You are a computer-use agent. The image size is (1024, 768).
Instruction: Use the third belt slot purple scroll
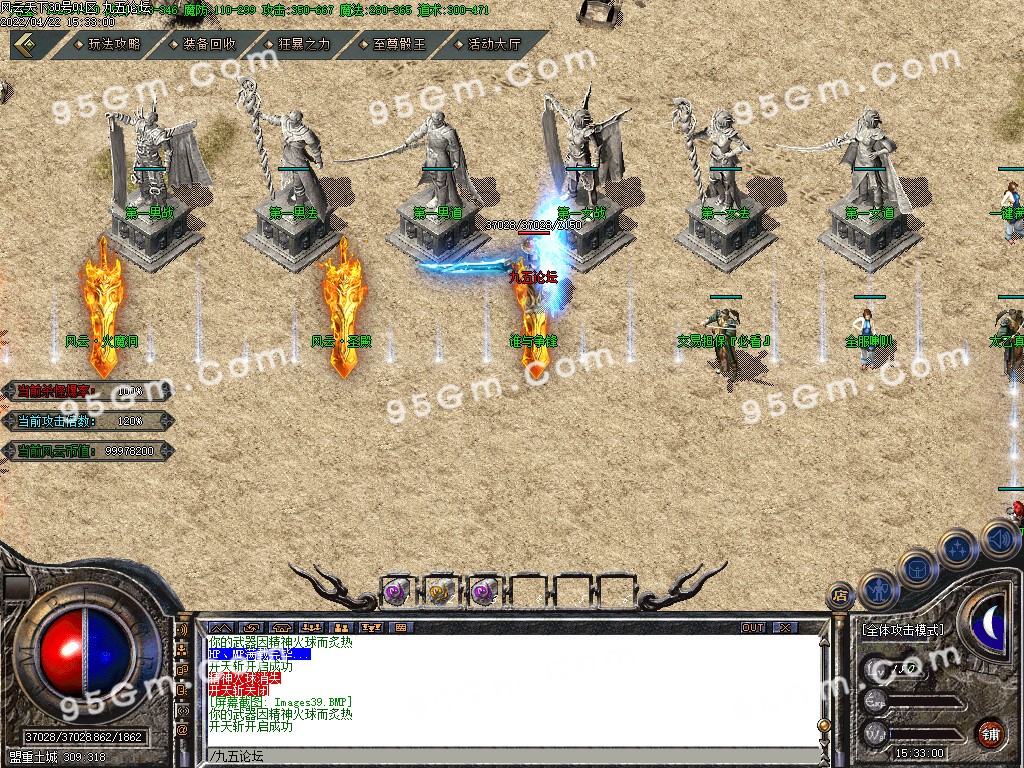484,591
